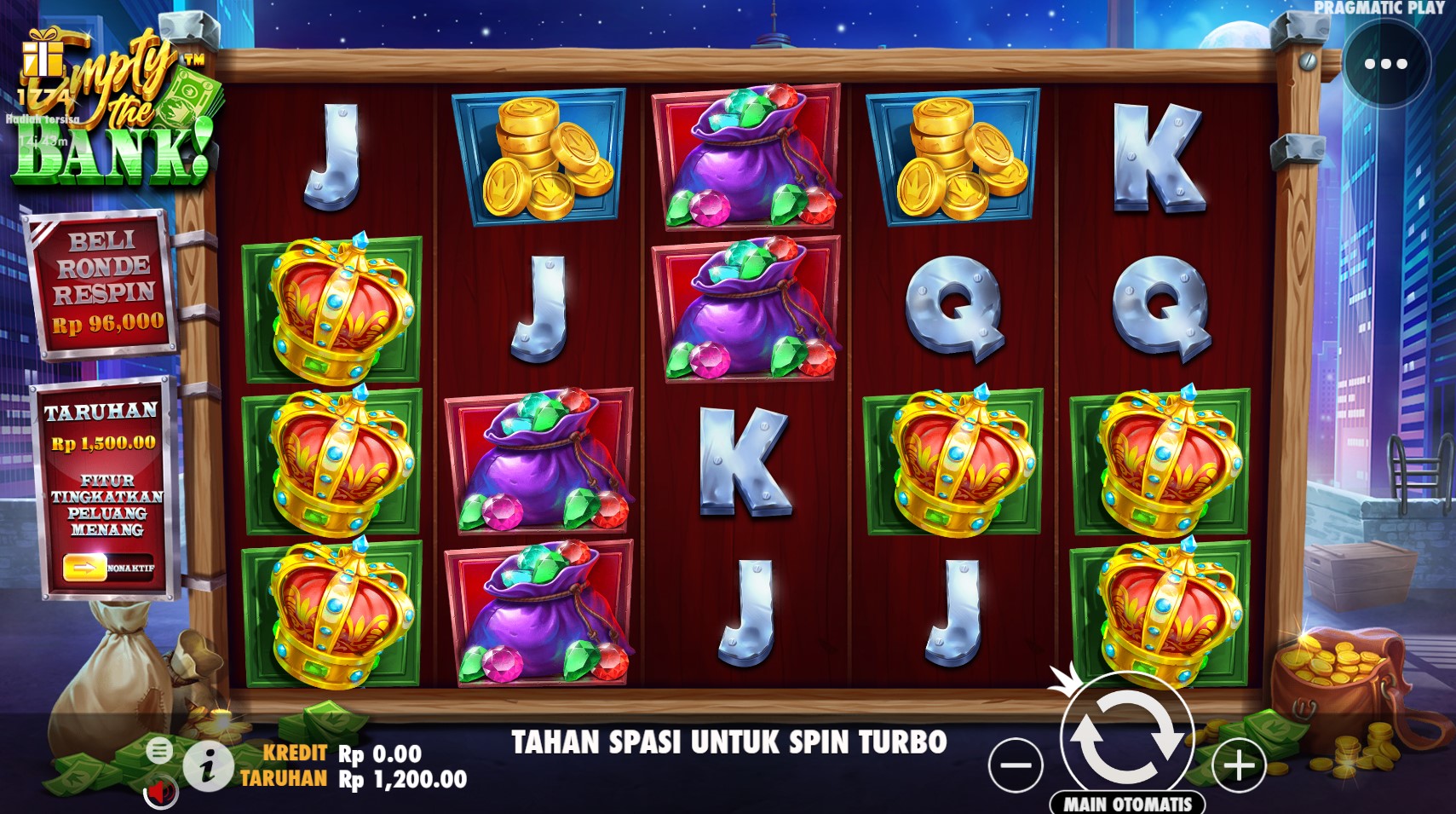
Task: Buy the respin round for Rp 96,000
Action: (x=104, y=282)
